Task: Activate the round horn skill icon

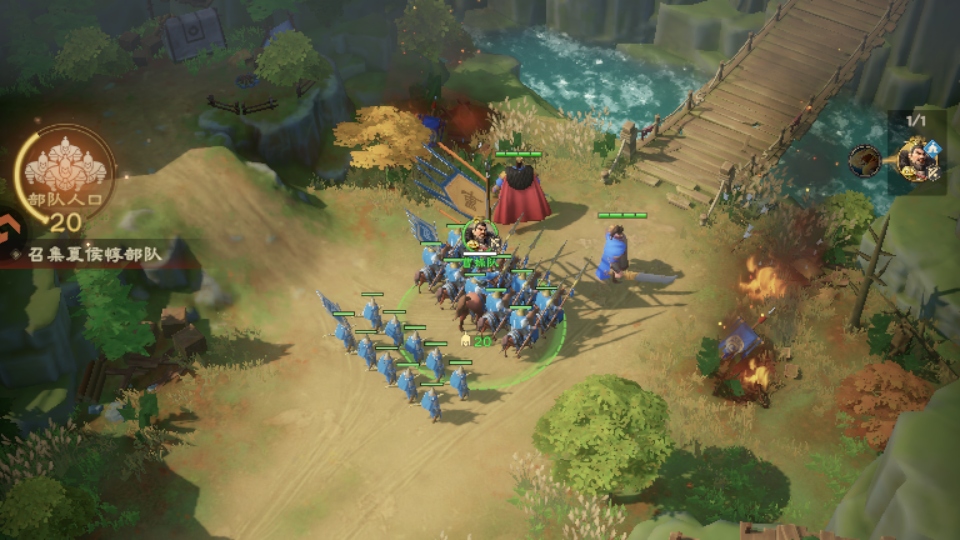Action: pyautogui.click(x=865, y=160)
